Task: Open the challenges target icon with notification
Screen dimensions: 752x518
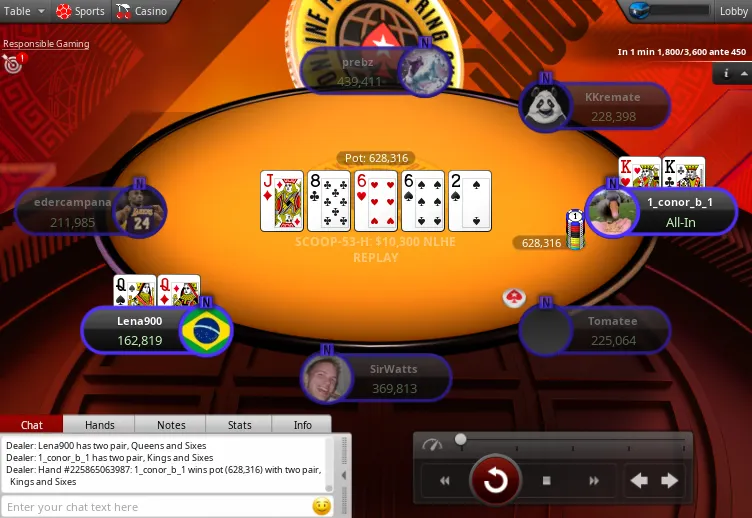Action: tap(13, 65)
